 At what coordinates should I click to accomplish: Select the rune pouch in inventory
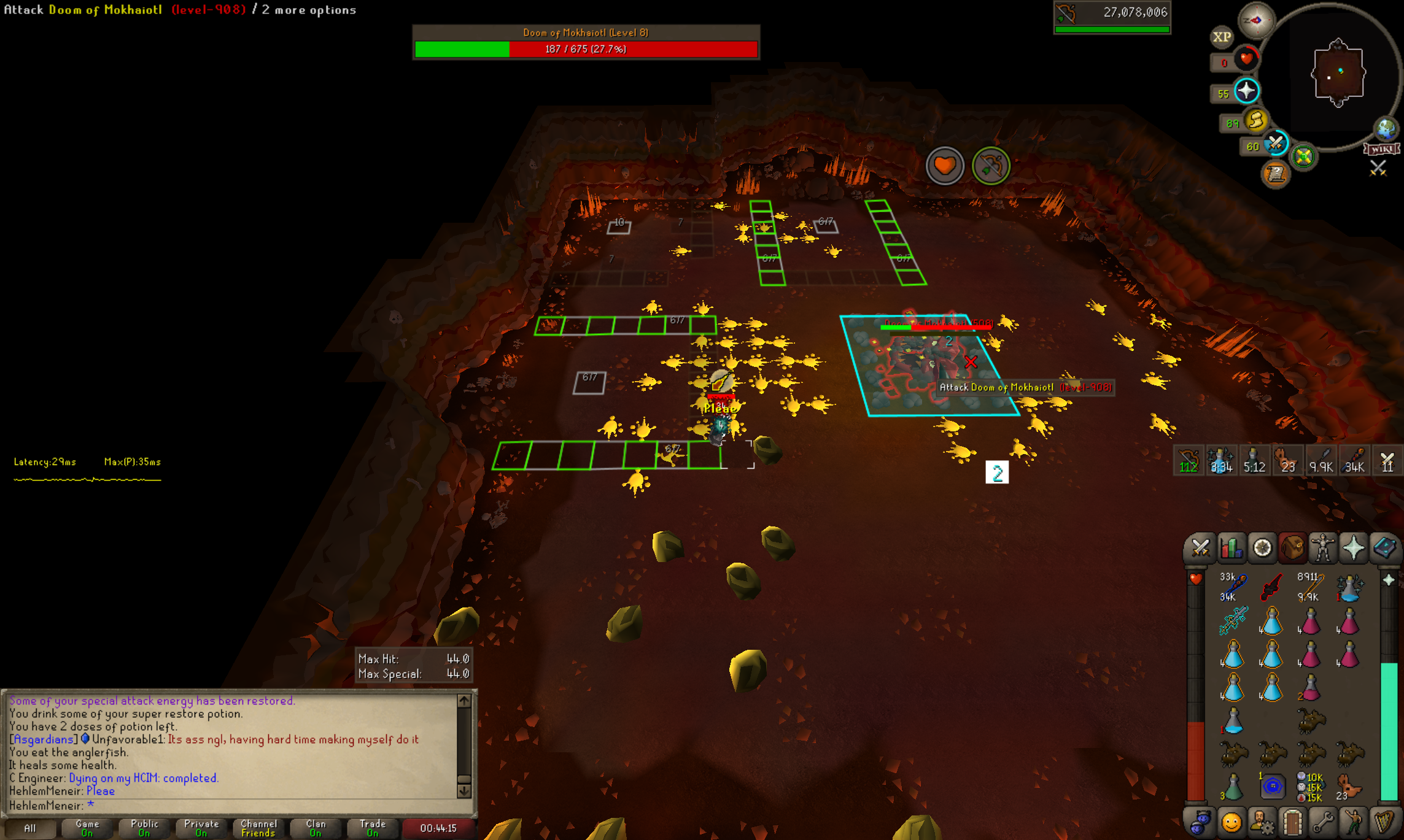[1271, 787]
